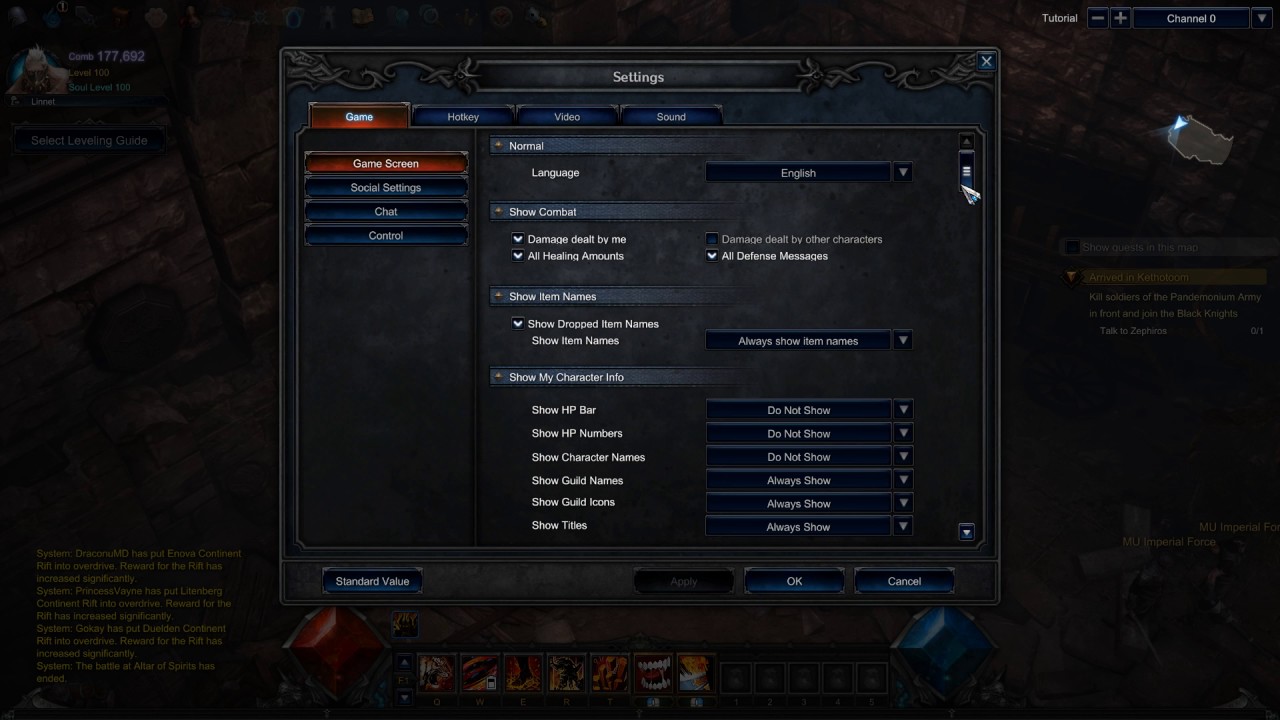Open the treasure chest icon in the top bar

point(118,16)
